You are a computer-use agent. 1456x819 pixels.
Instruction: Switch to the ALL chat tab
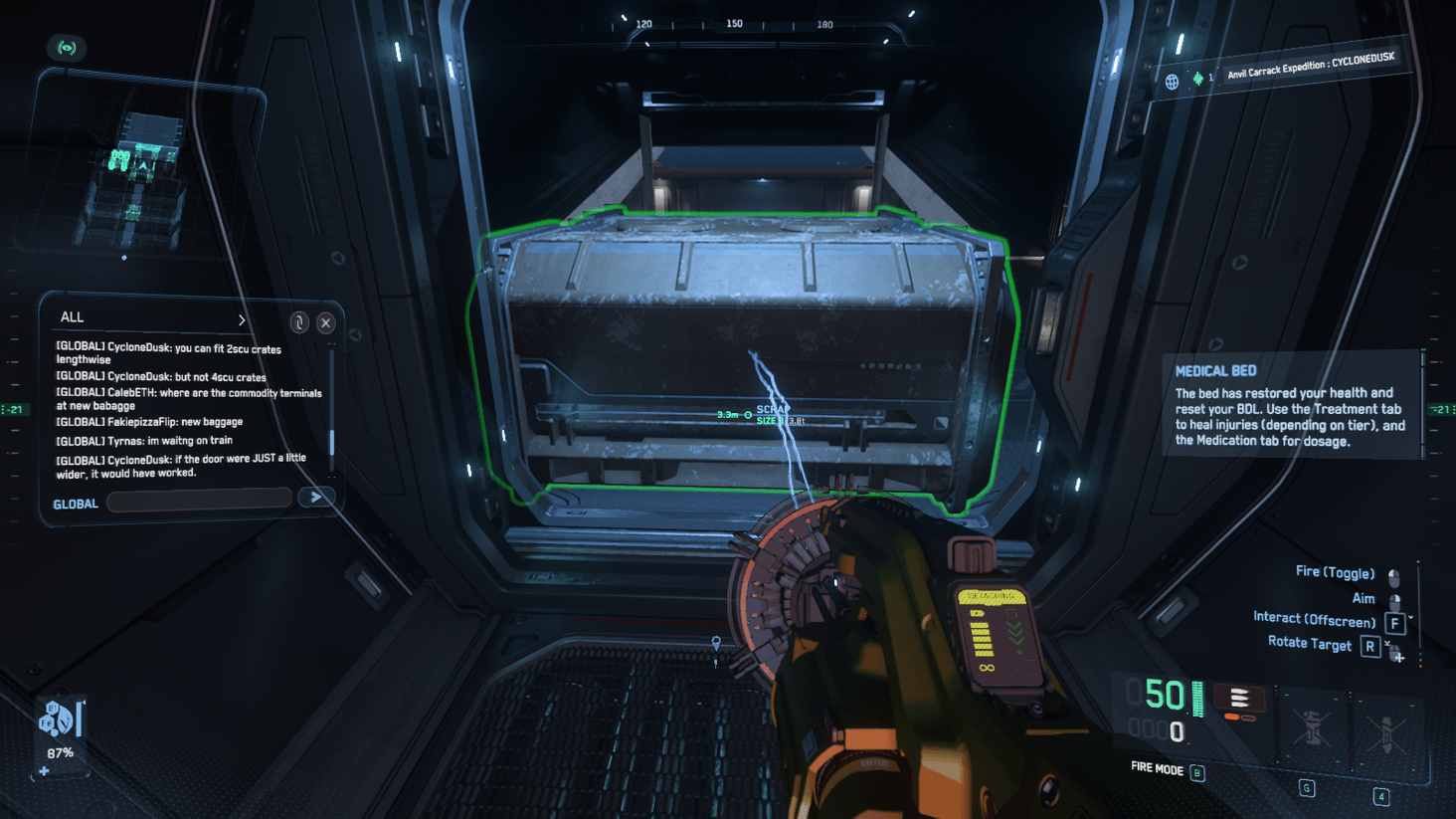(x=72, y=317)
